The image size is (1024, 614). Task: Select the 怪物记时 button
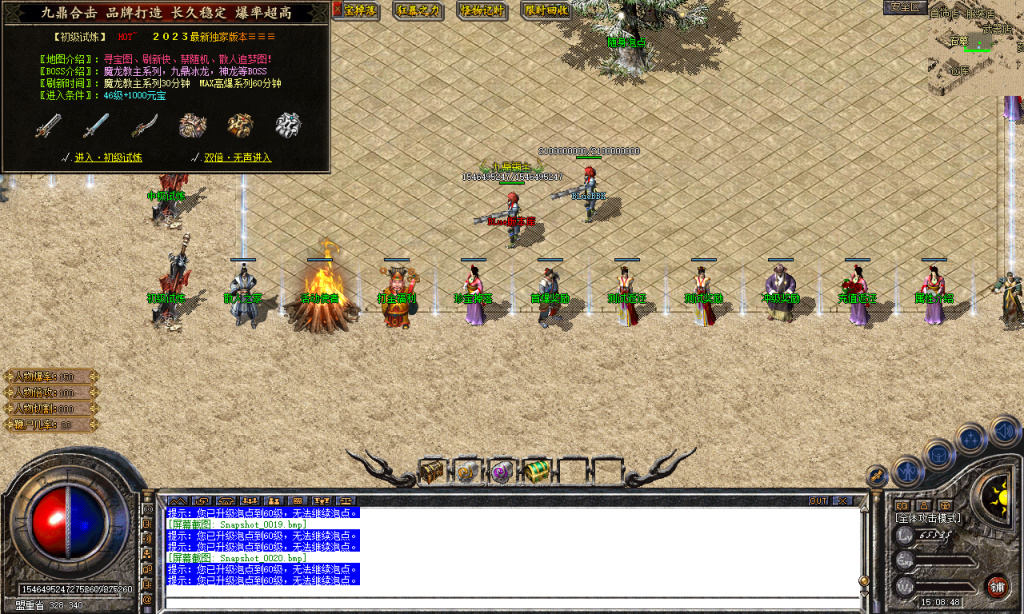tap(484, 10)
